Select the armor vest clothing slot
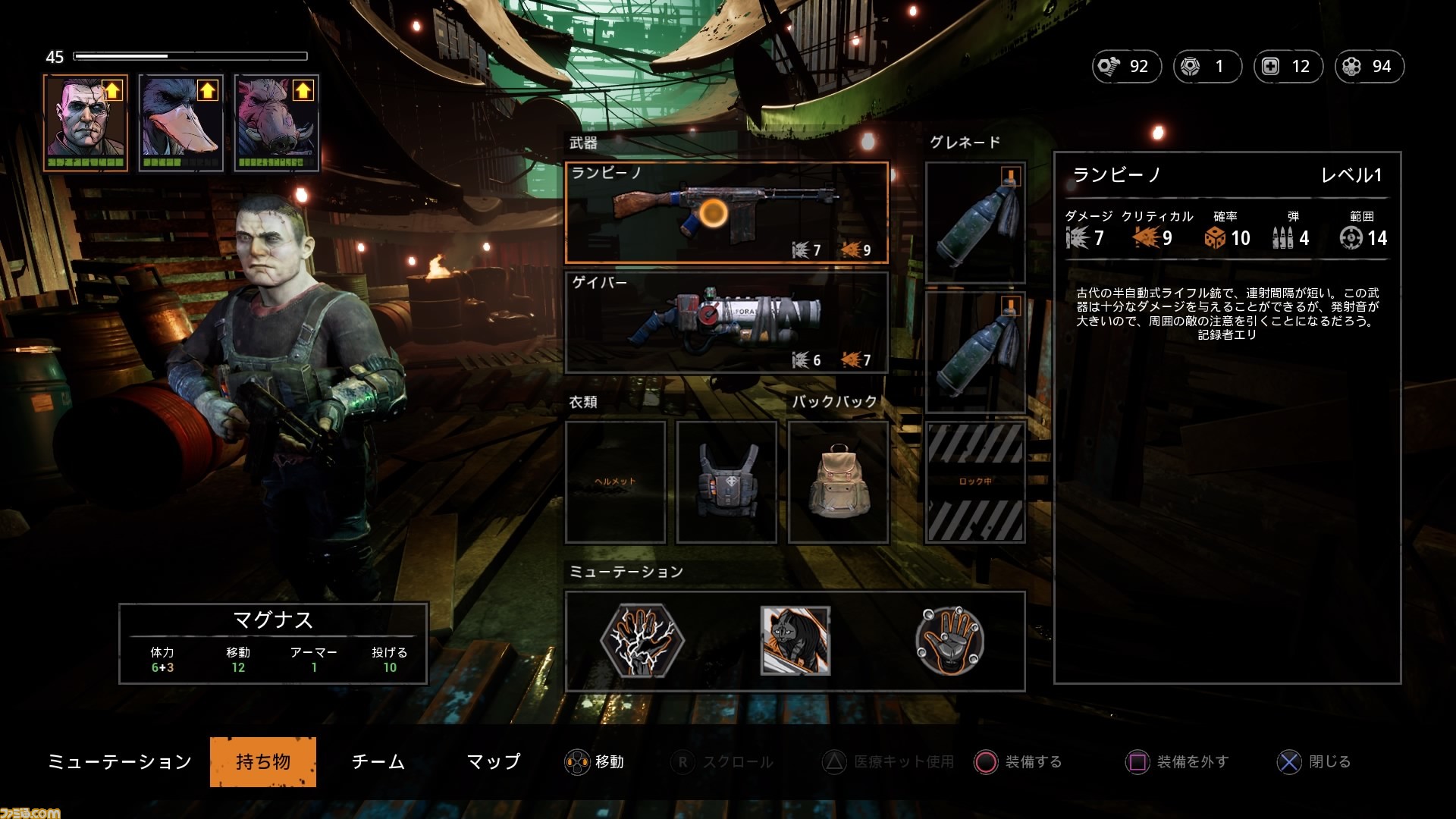1456x819 pixels. tap(726, 482)
